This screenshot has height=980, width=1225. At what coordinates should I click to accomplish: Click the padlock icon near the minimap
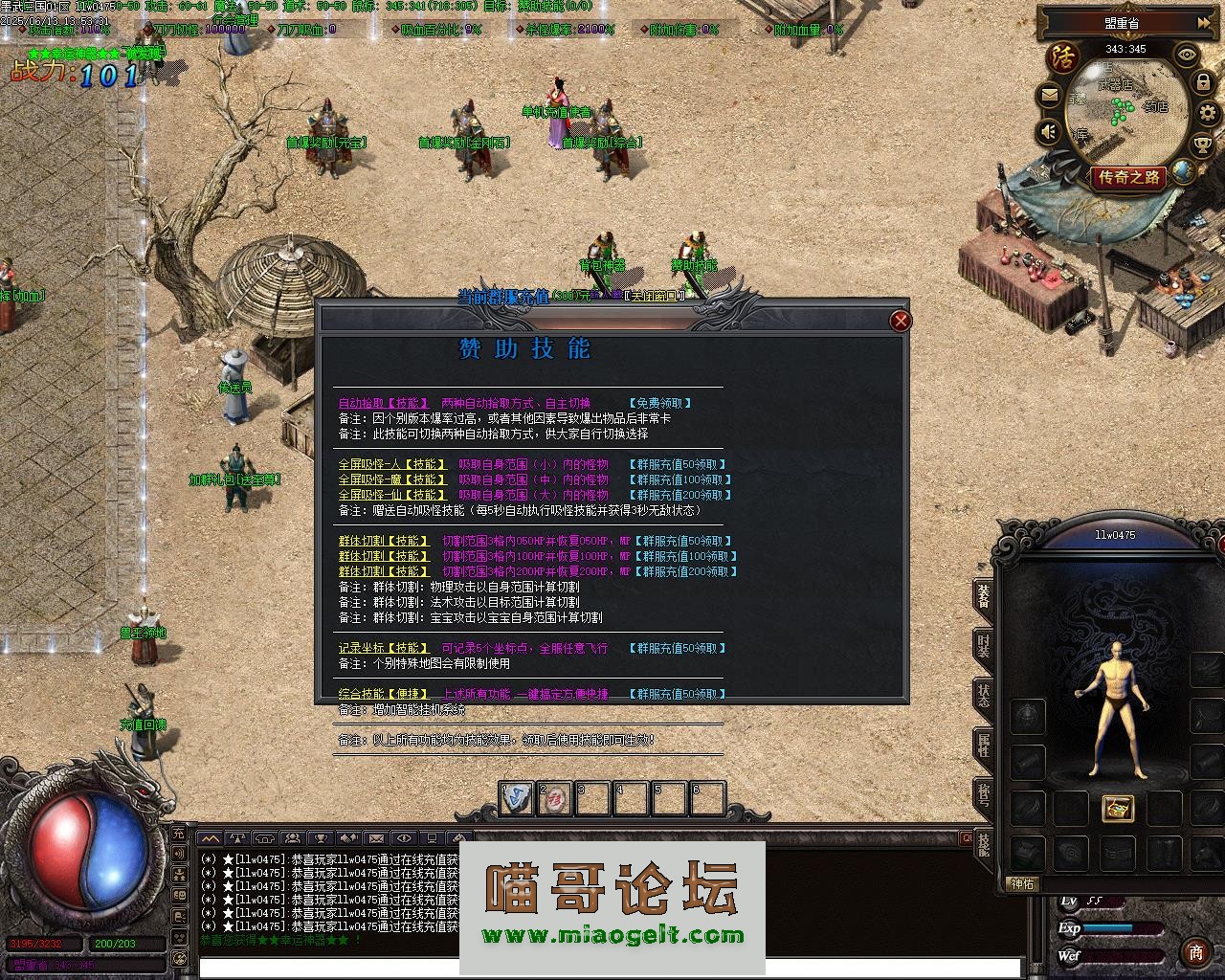coord(1203,83)
